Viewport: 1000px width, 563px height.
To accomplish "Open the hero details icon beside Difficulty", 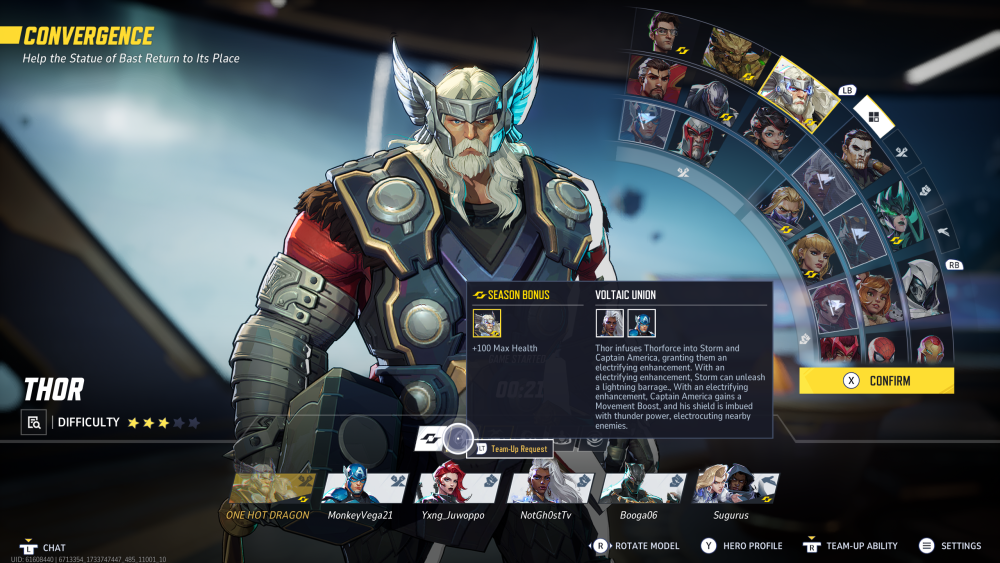I will coord(34,422).
